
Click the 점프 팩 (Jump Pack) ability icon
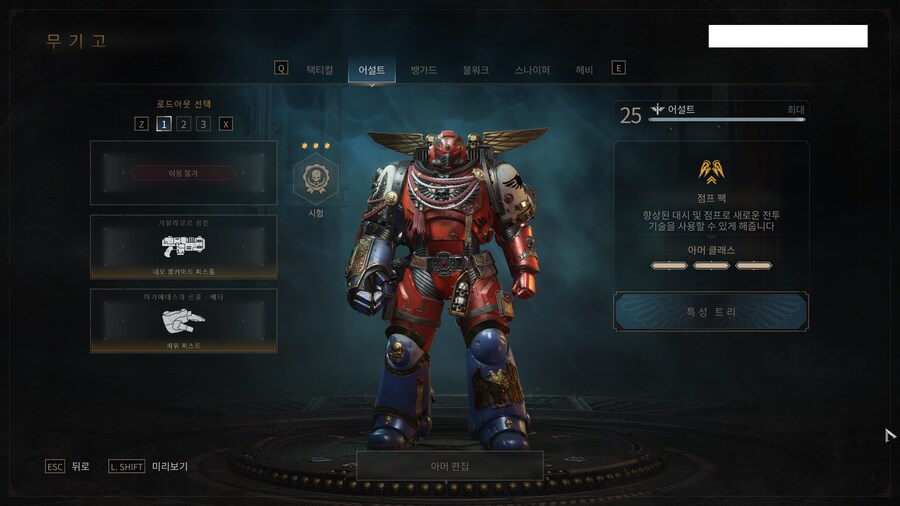coord(711,170)
